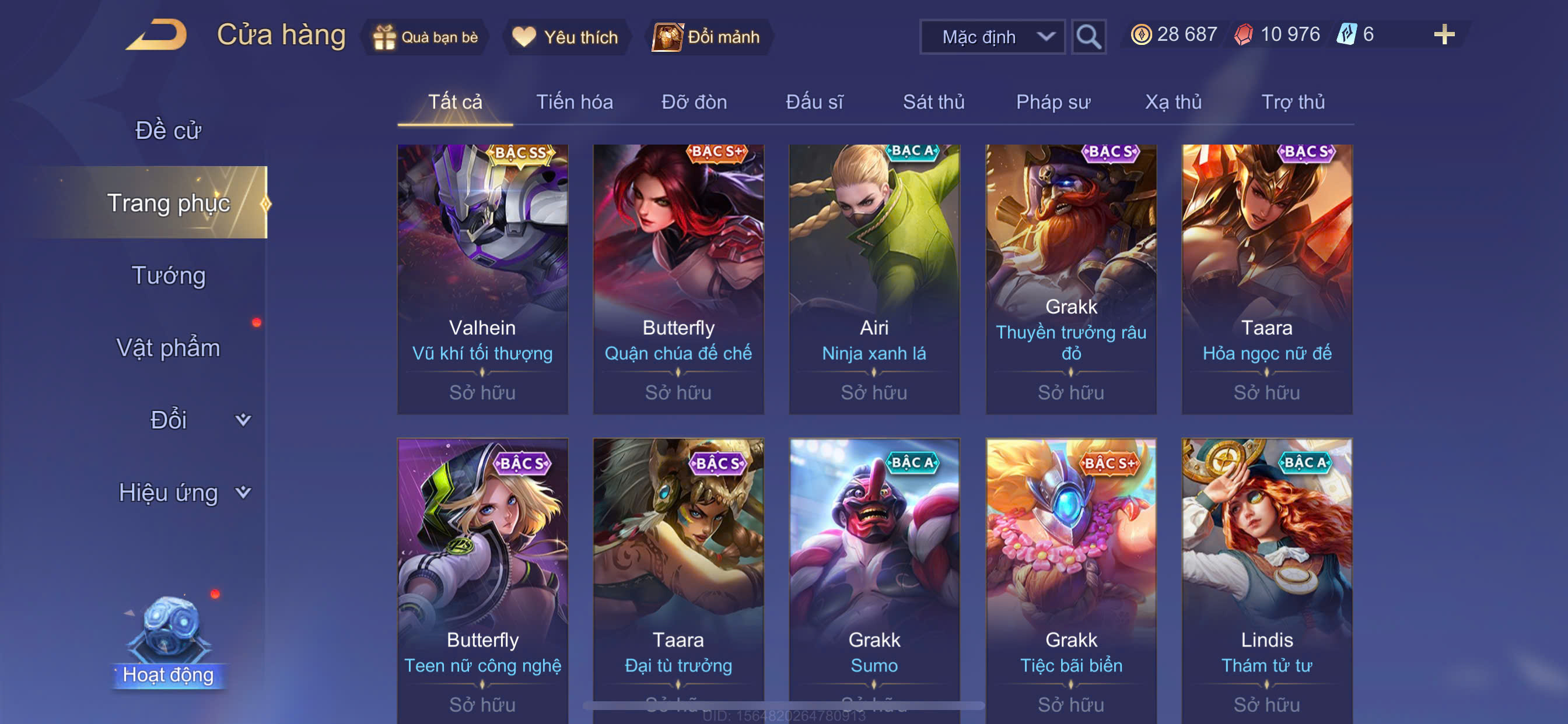This screenshot has height=724, width=1568.
Task: Click the magnifying glass search button
Action: tap(1088, 37)
